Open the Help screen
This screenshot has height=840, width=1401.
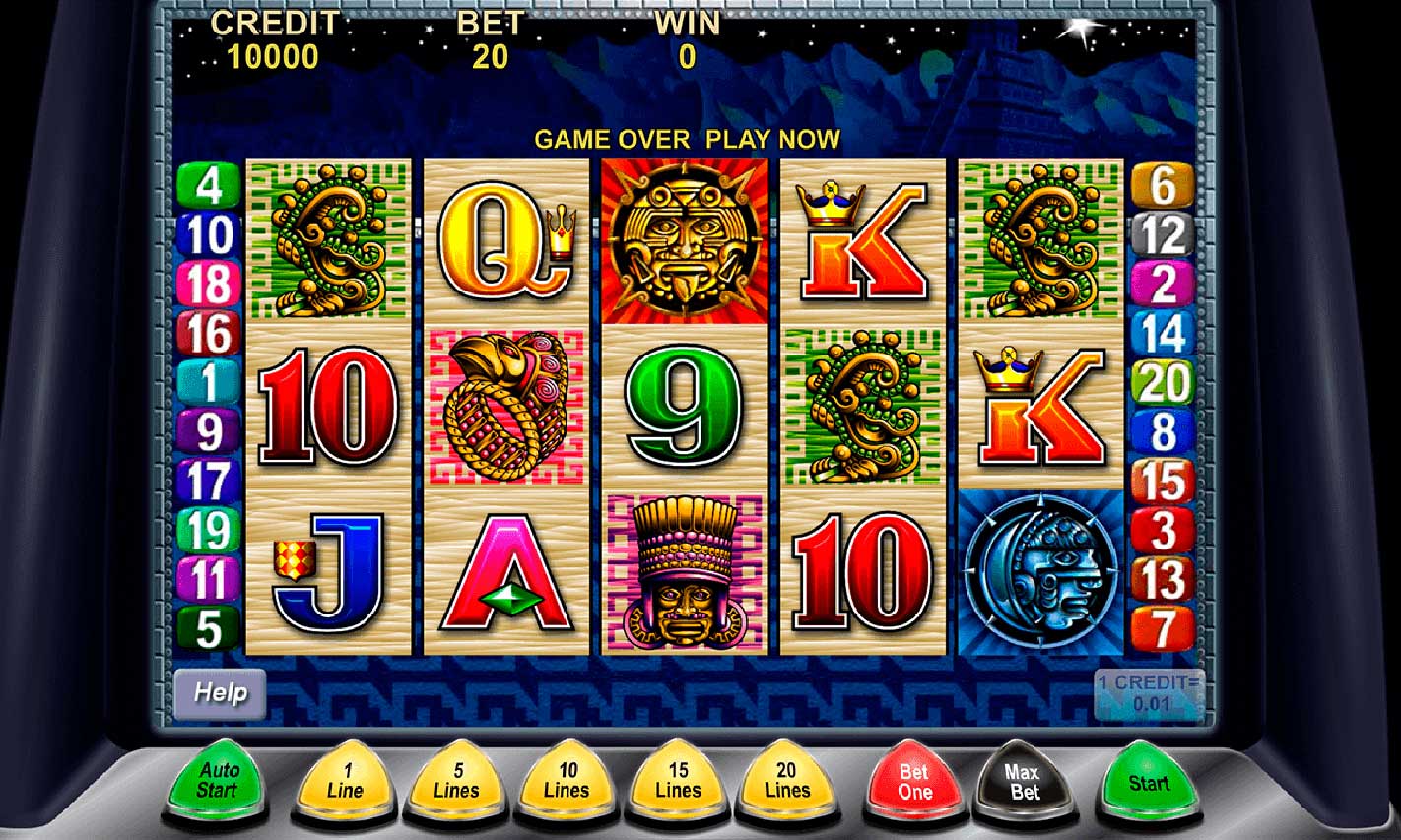click(x=219, y=693)
